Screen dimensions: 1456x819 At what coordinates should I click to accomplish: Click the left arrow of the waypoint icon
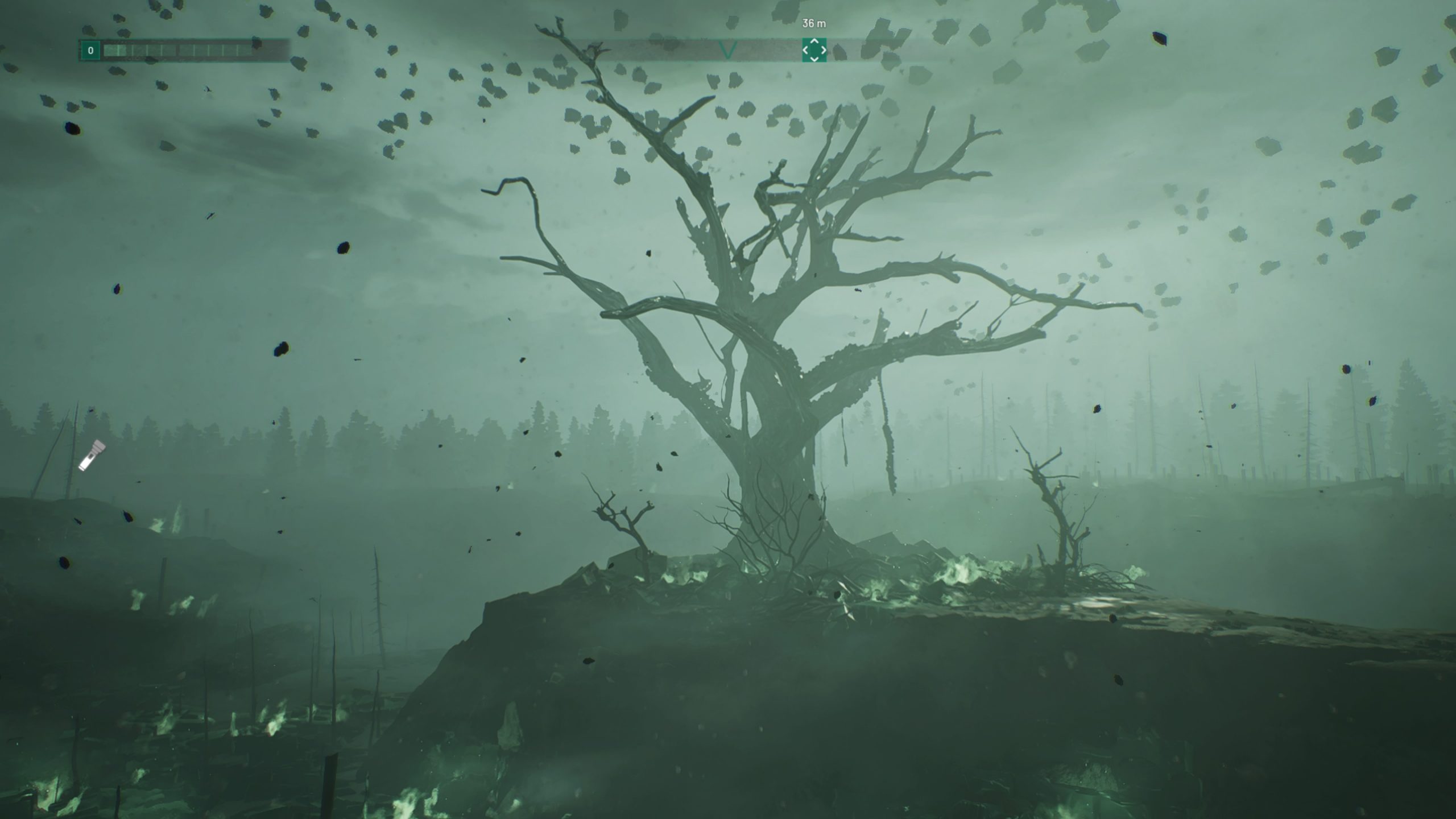pos(806,50)
